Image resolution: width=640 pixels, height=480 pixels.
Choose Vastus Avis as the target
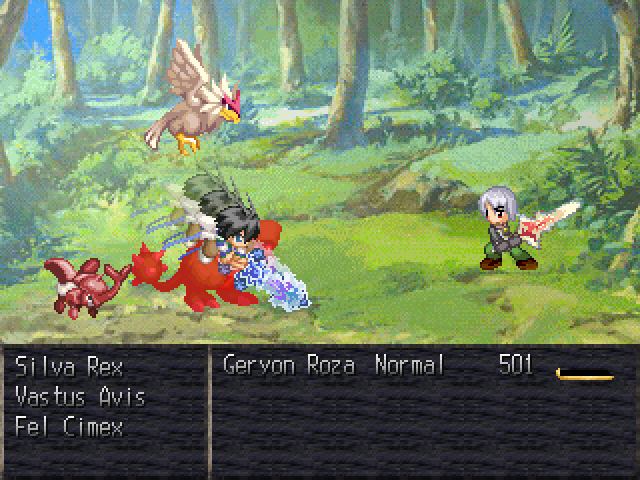(80, 397)
